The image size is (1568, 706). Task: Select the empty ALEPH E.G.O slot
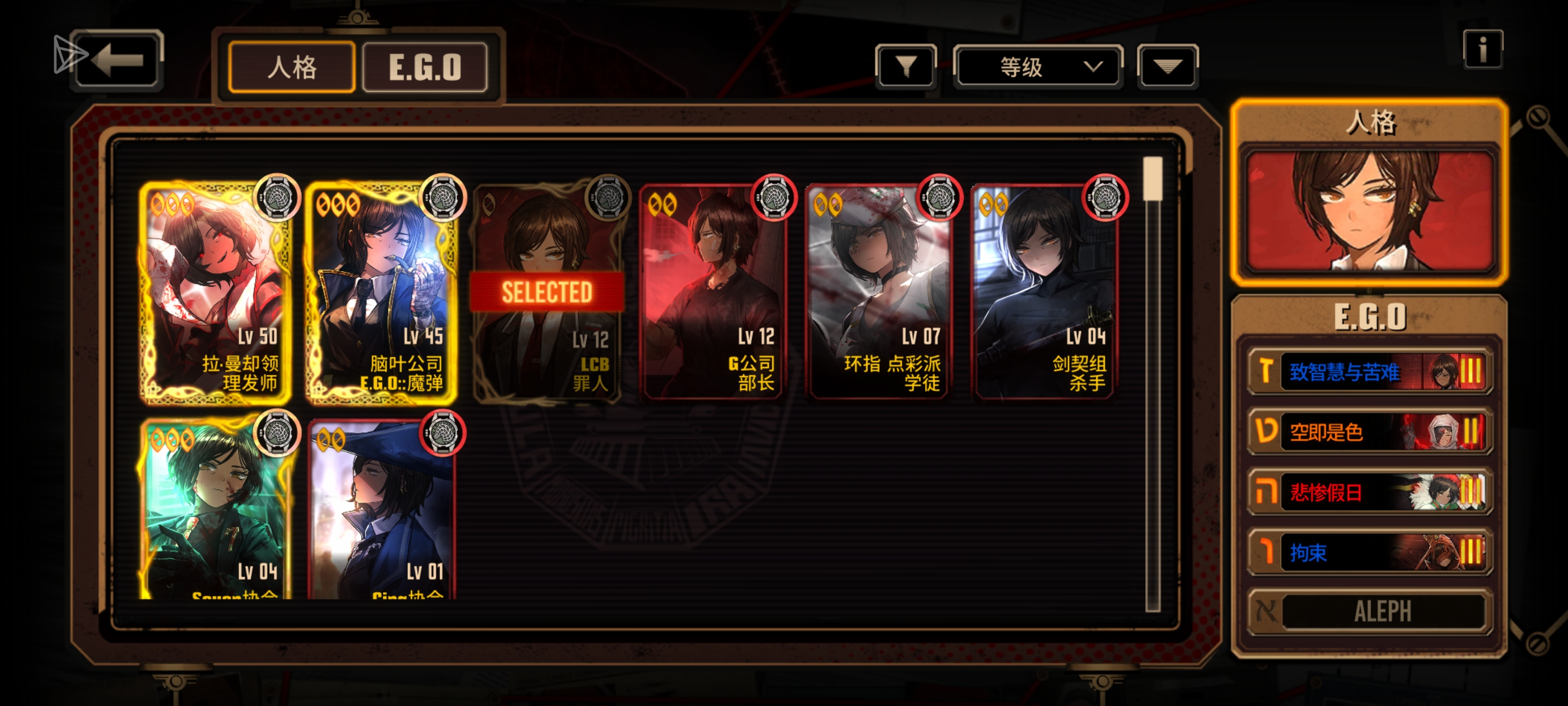click(x=1369, y=611)
